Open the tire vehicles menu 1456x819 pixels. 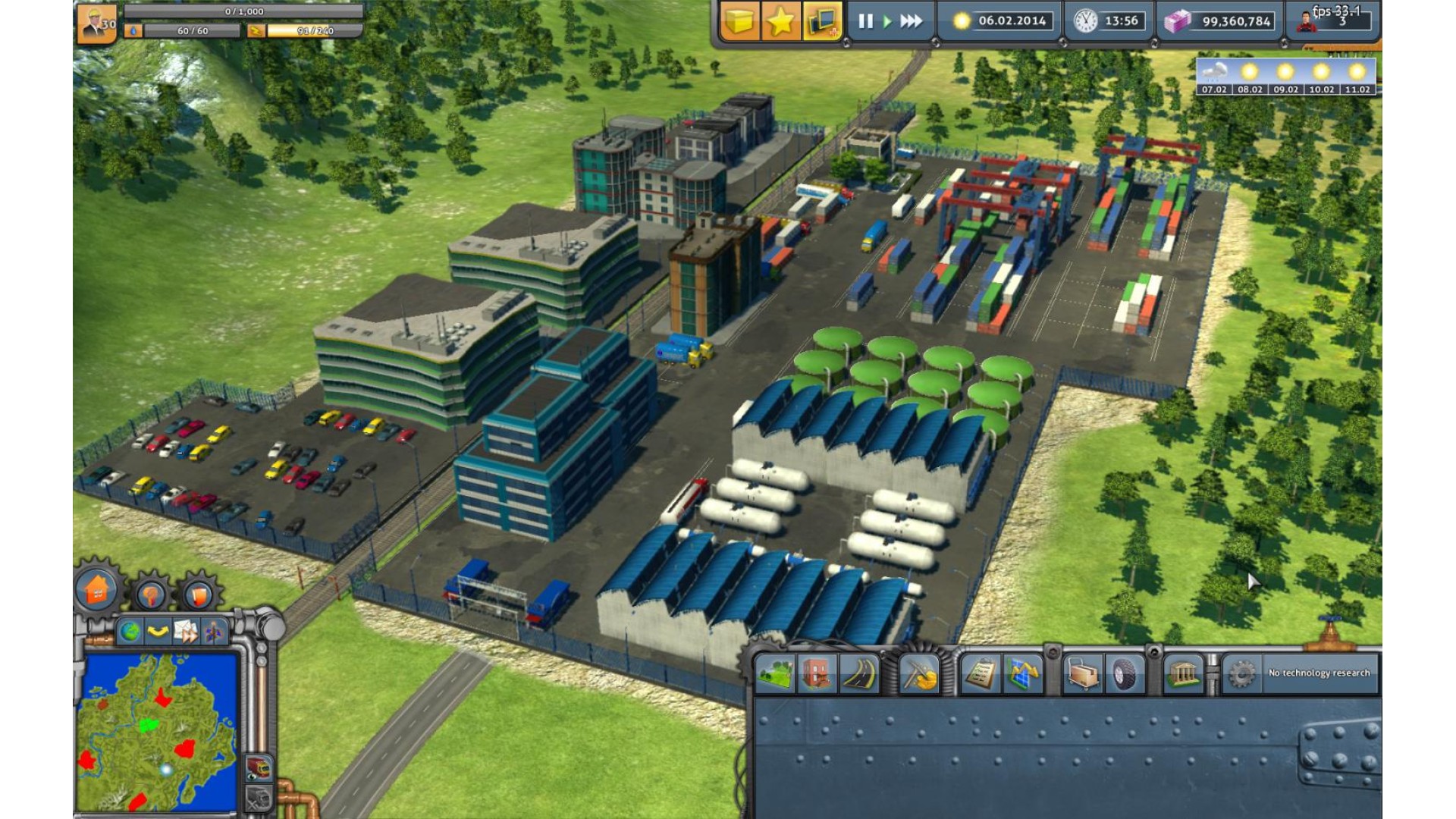[1125, 673]
